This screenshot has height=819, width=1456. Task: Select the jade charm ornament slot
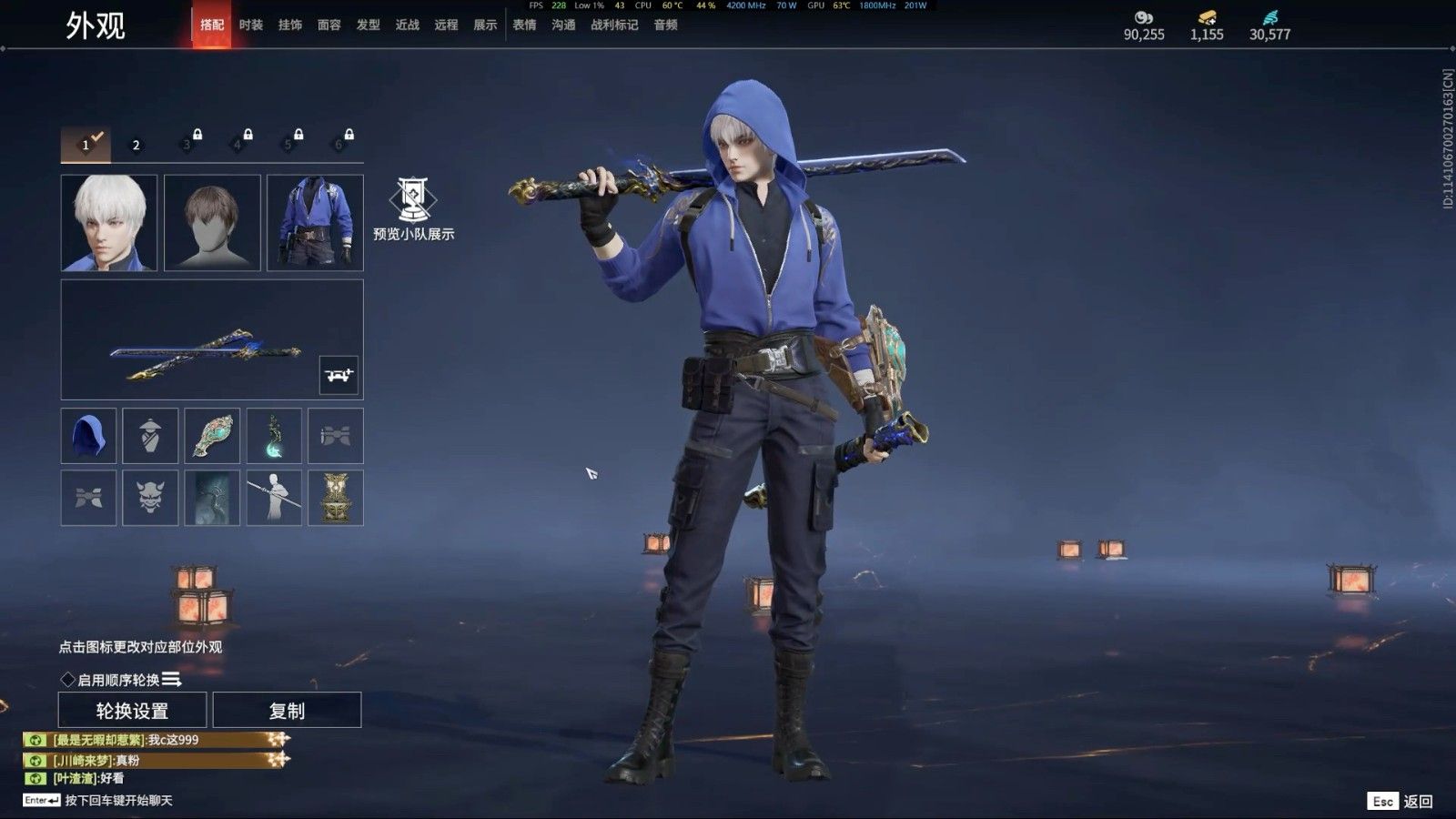(212, 436)
